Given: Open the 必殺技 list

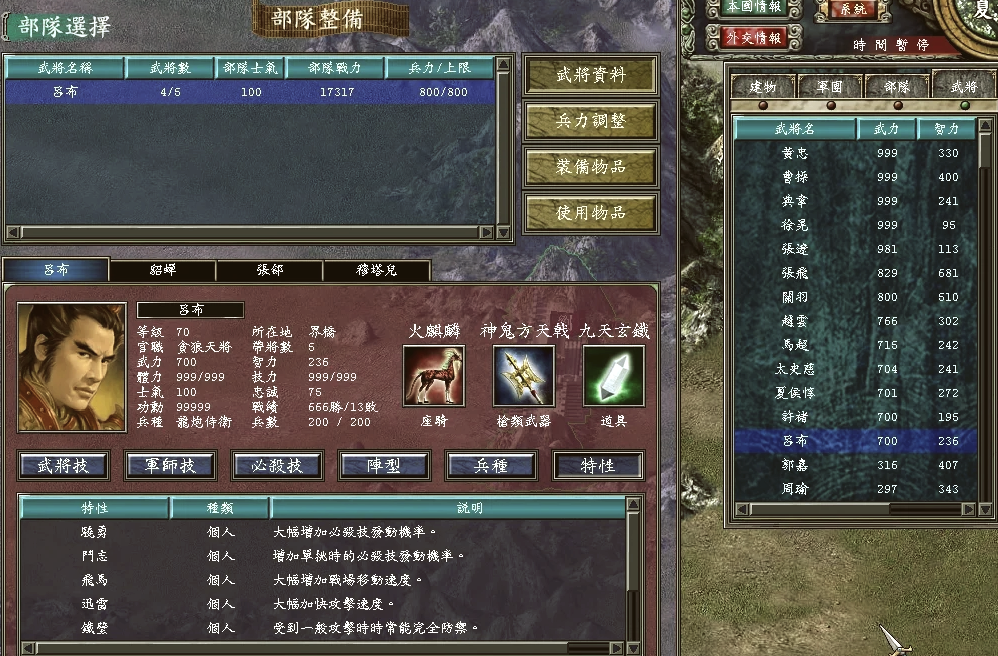Looking at the screenshot, I should tap(277, 465).
